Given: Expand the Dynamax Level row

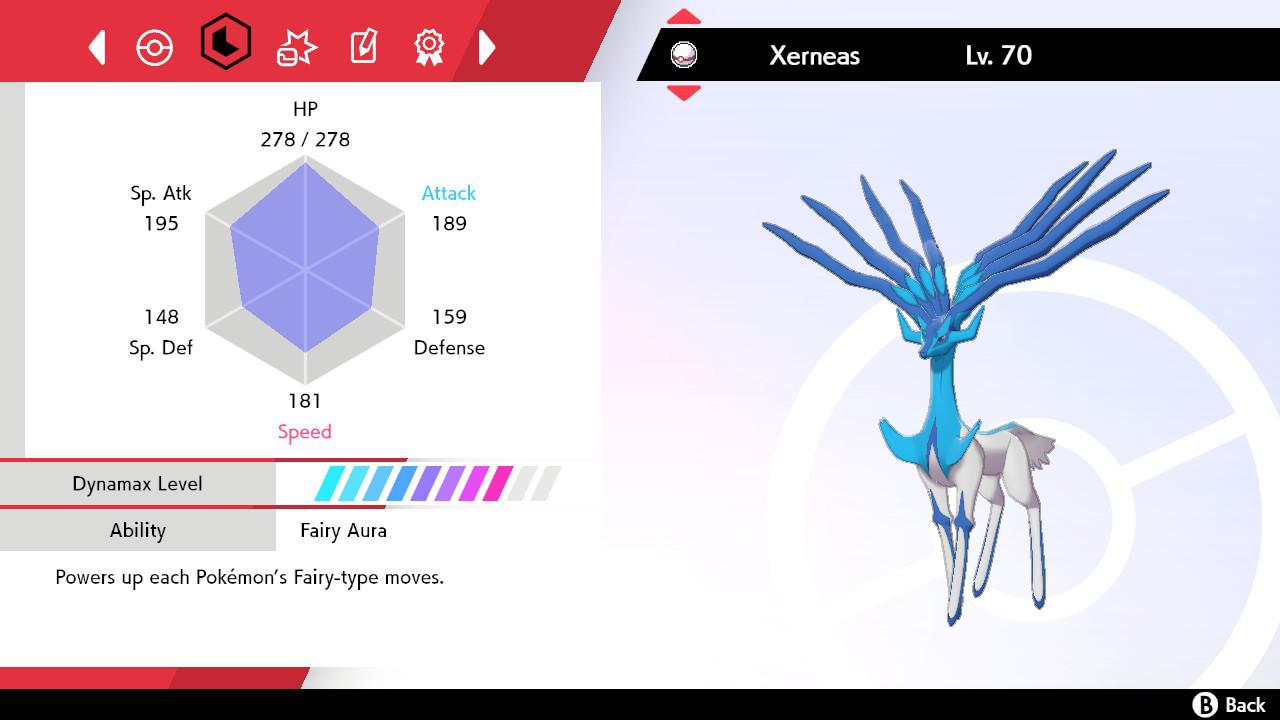Looking at the screenshot, I should pos(137,483).
